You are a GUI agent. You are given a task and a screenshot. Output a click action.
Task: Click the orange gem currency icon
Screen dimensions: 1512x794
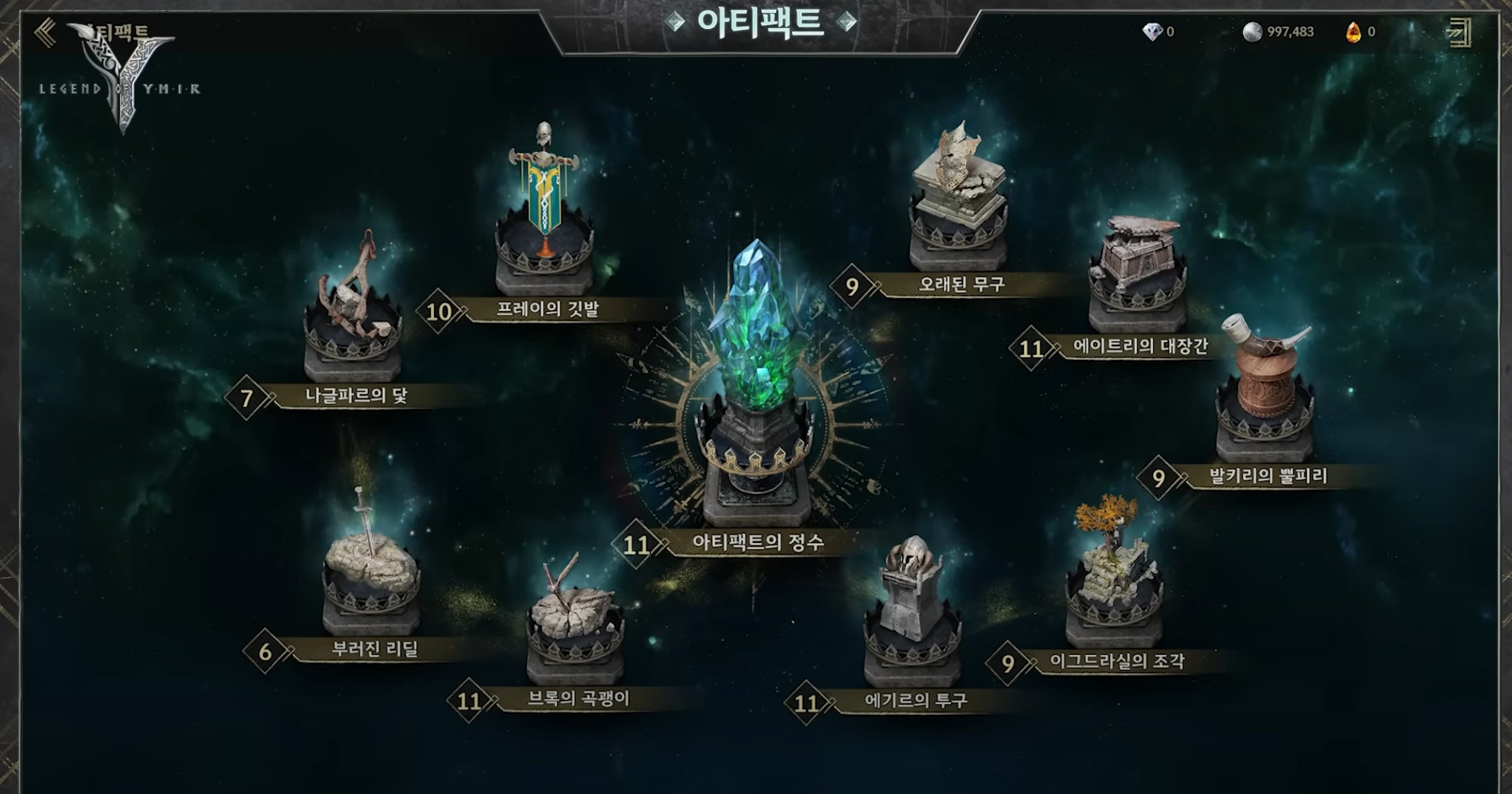1353,32
